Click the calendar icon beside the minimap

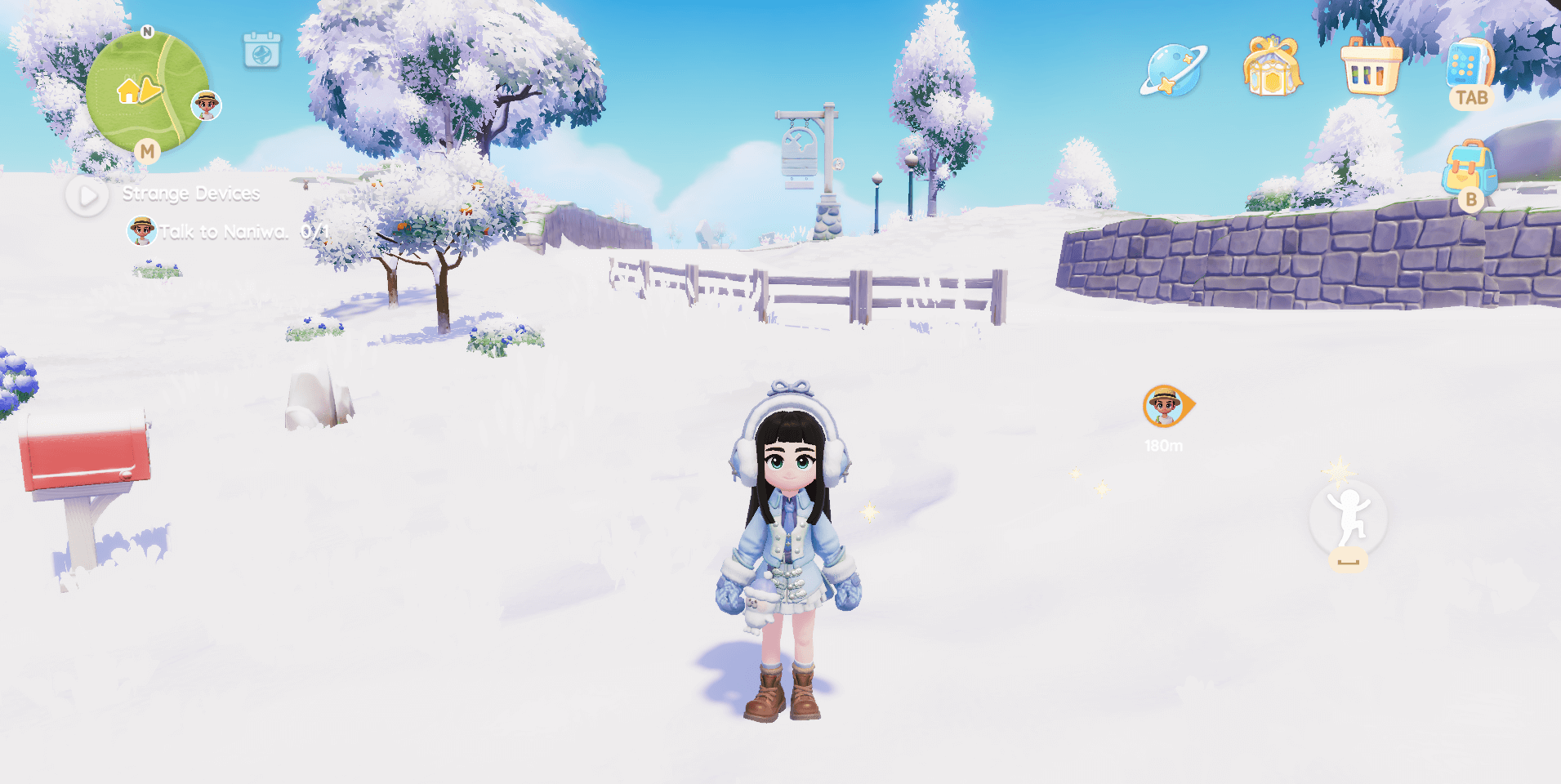262,51
